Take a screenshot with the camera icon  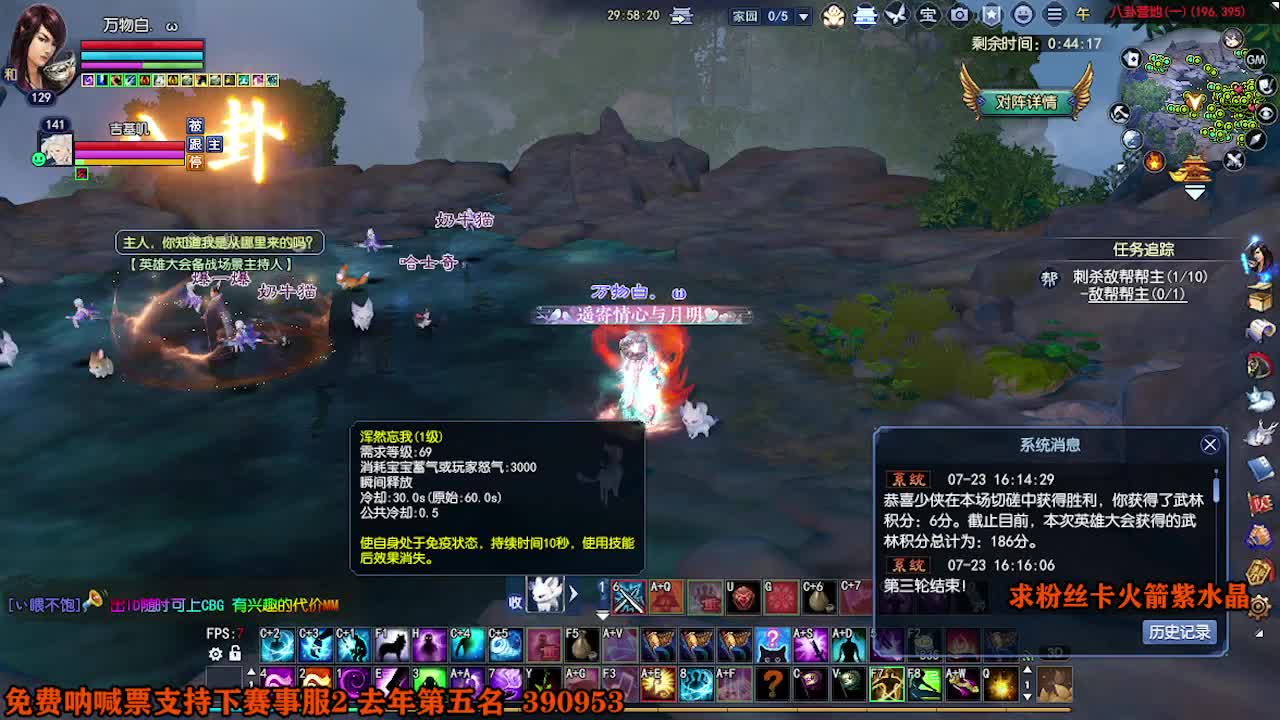point(960,15)
